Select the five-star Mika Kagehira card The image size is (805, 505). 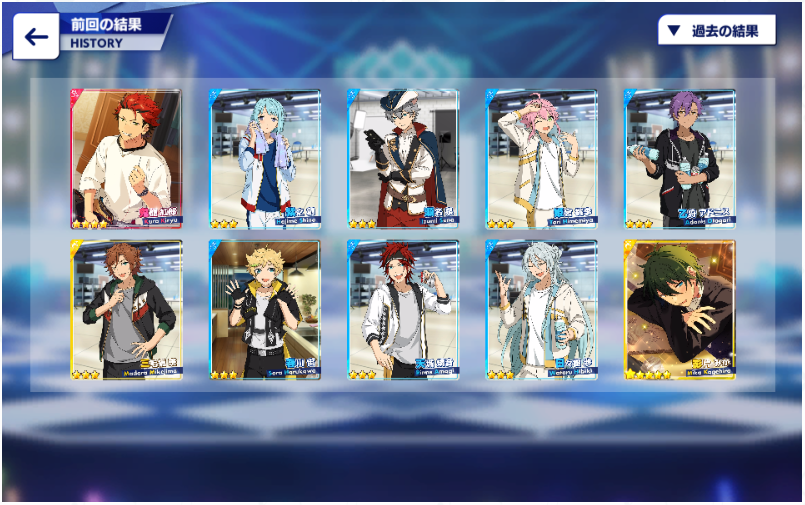click(x=680, y=309)
